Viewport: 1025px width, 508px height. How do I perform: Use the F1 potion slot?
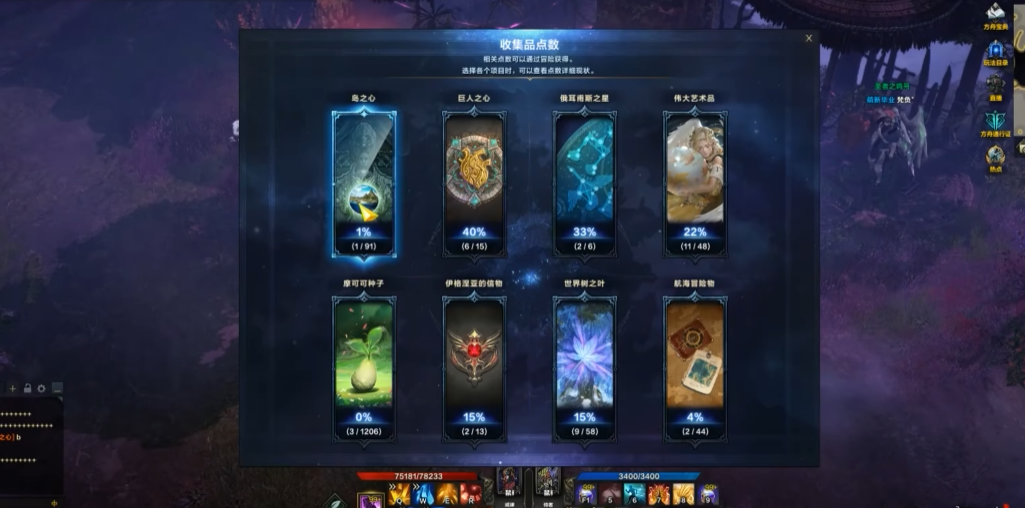click(587, 494)
